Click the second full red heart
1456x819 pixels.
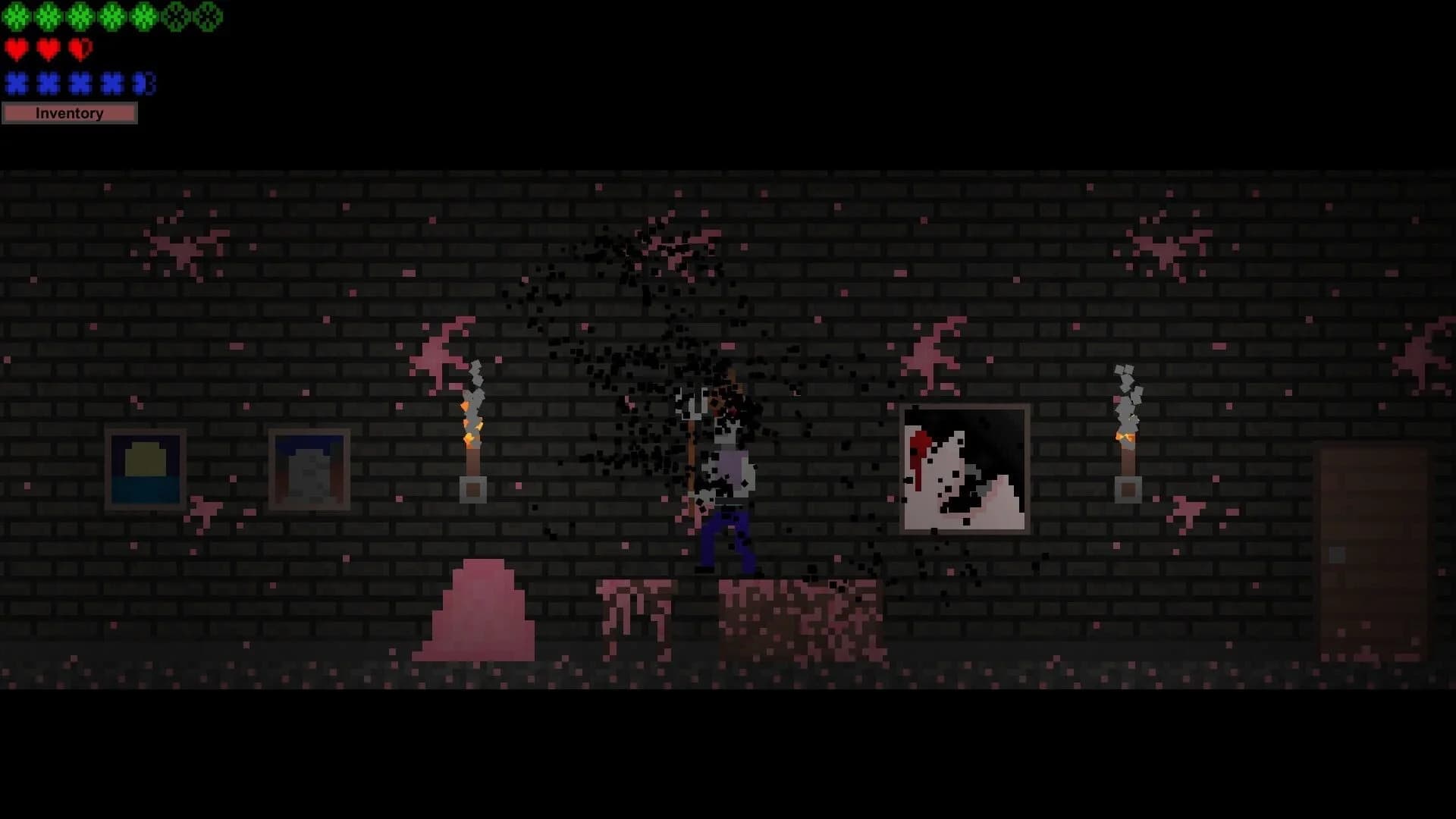click(x=47, y=49)
